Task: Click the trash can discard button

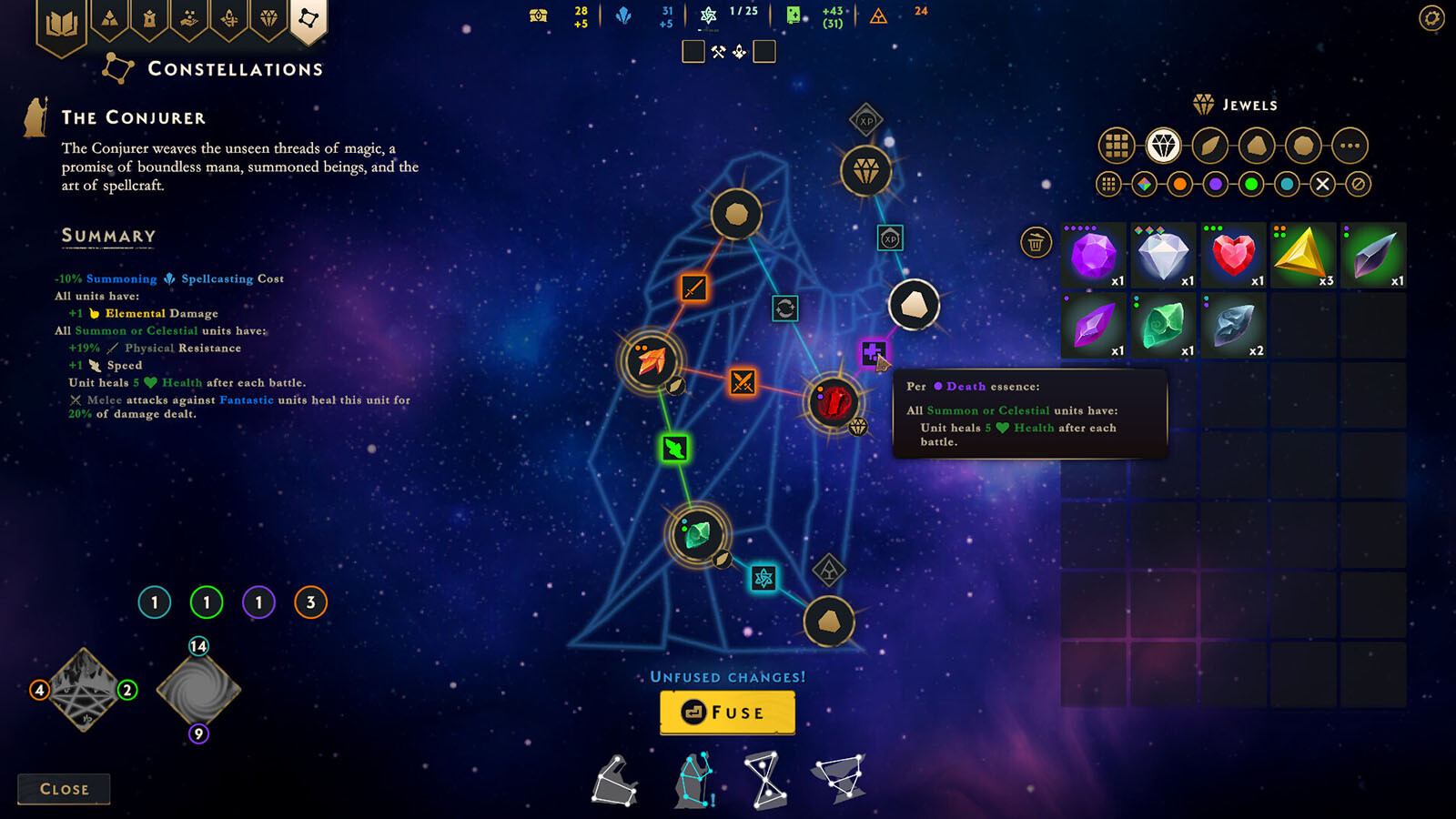Action: tap(1036, 242)
